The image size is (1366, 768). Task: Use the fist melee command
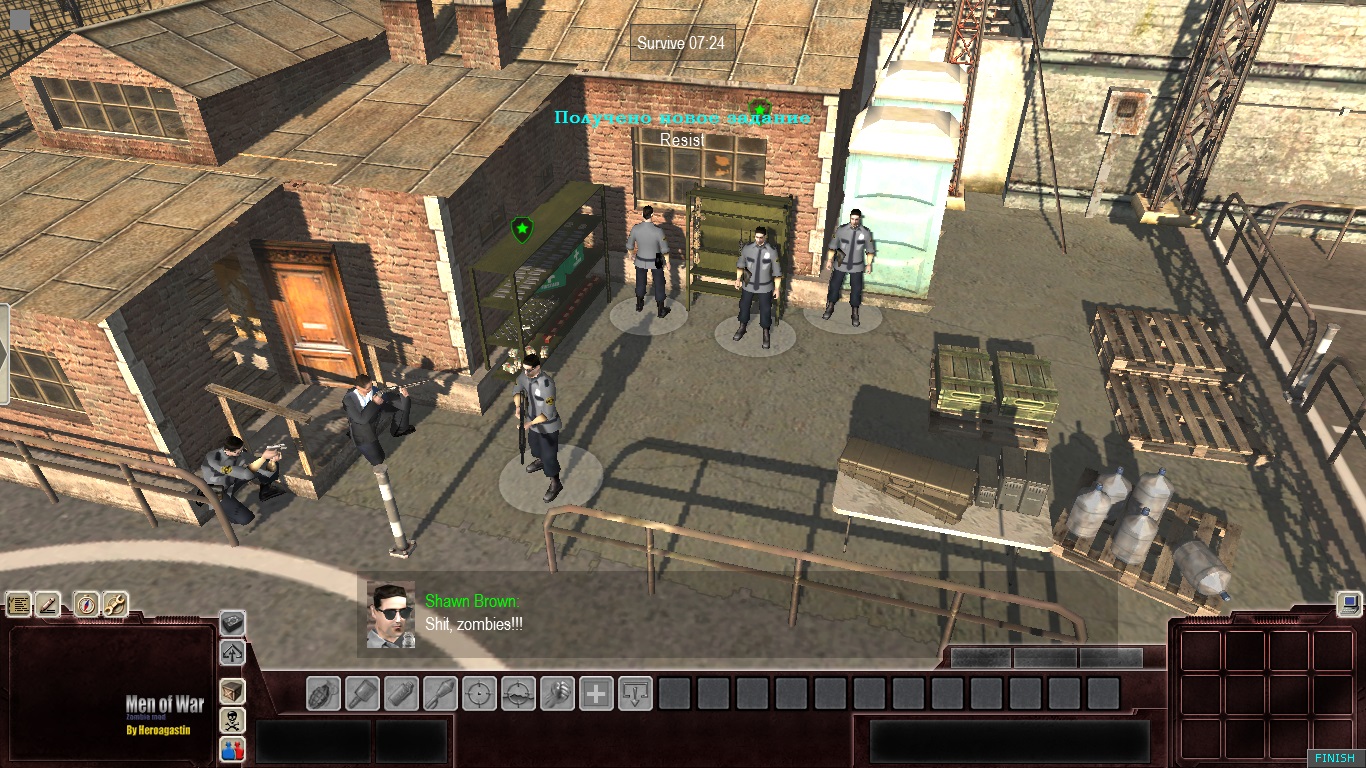pos(557,693)
